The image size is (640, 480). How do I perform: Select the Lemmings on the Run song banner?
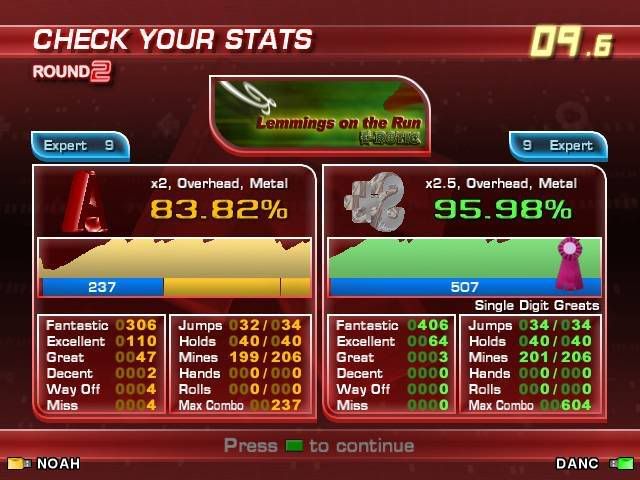coord(320,114)
